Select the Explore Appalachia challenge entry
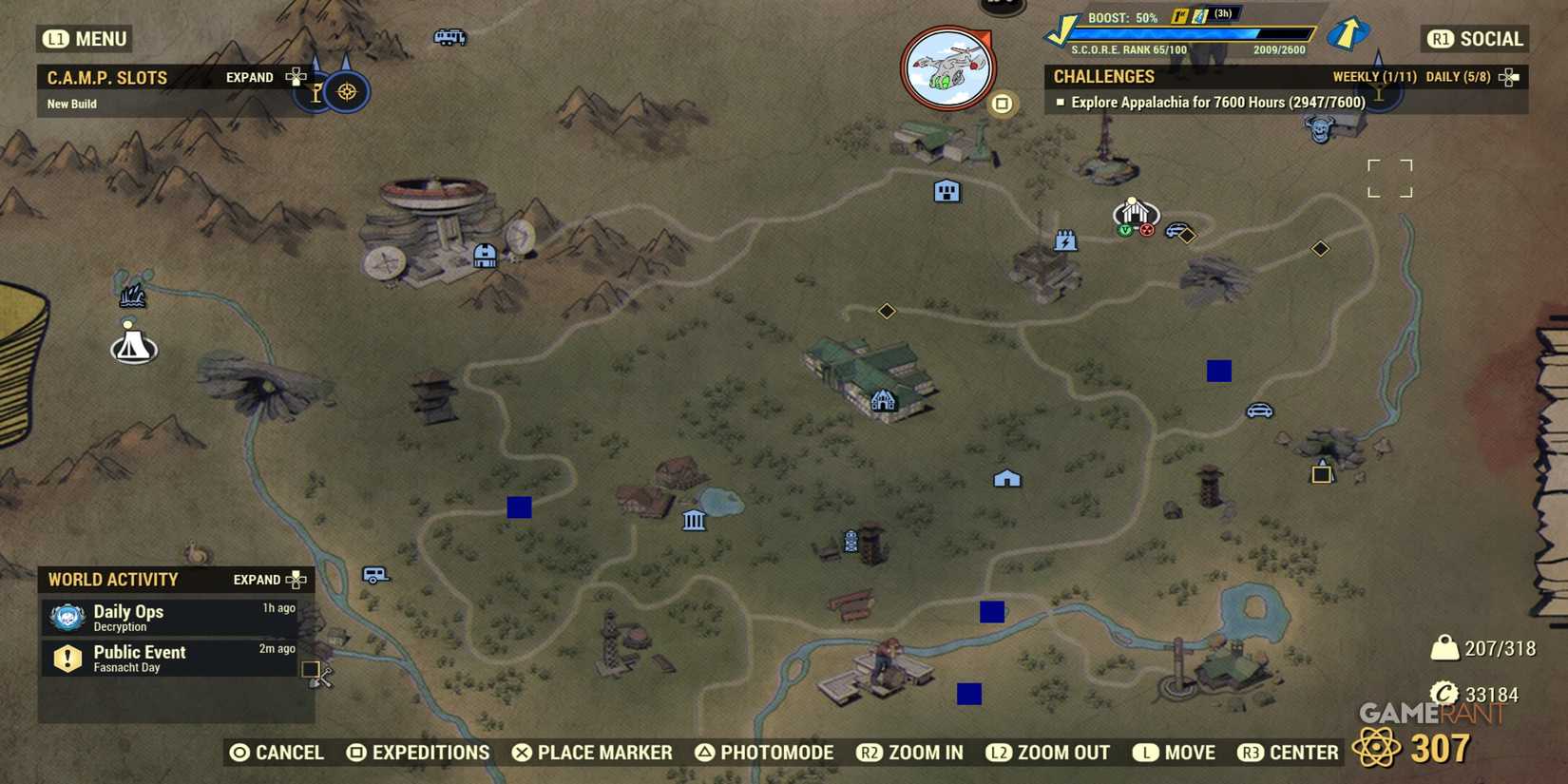 (x=1212, y=102)
